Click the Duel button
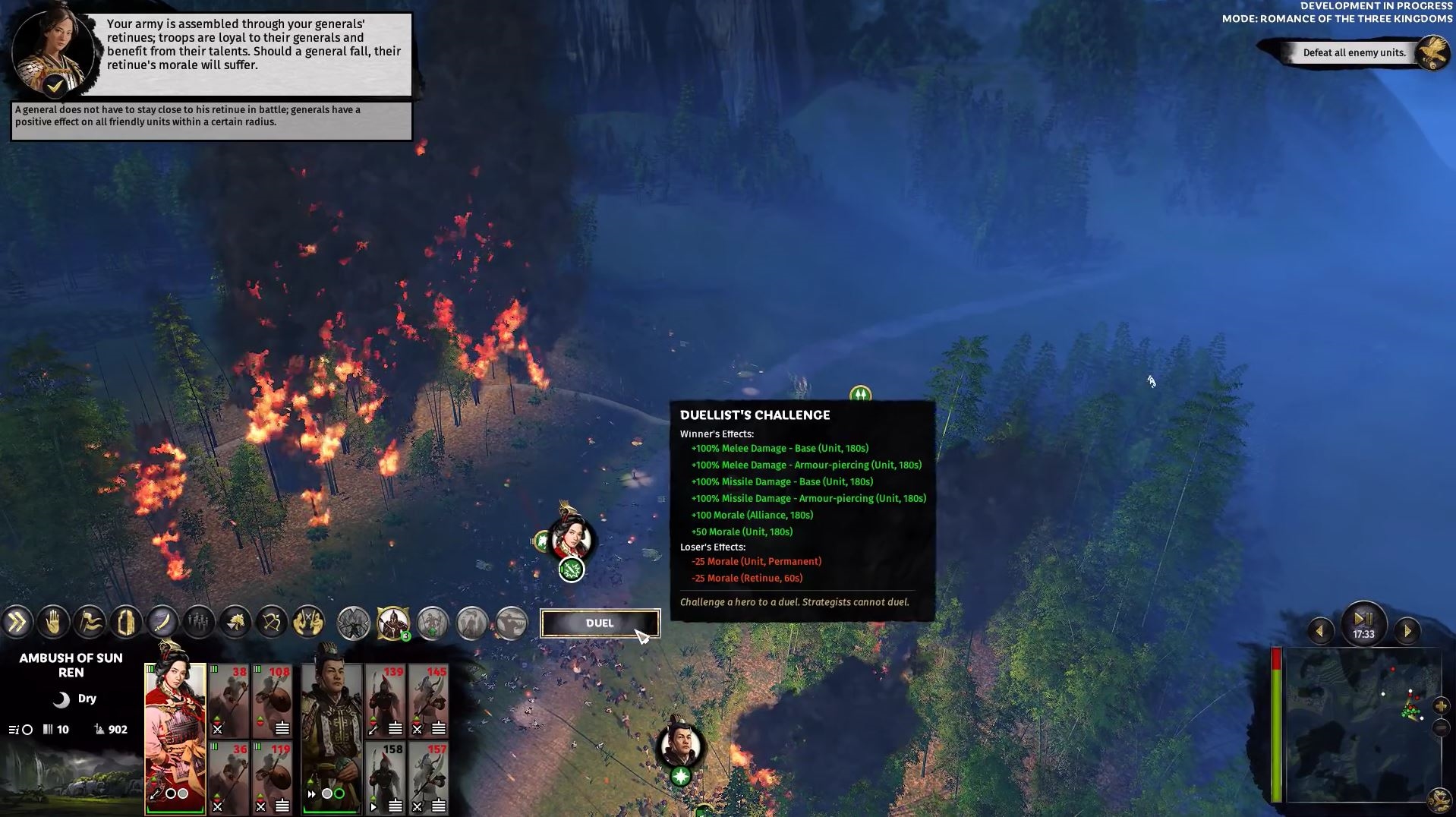Screen dimensions: 1456x817 pyautogui.click(x=599, y=623)
